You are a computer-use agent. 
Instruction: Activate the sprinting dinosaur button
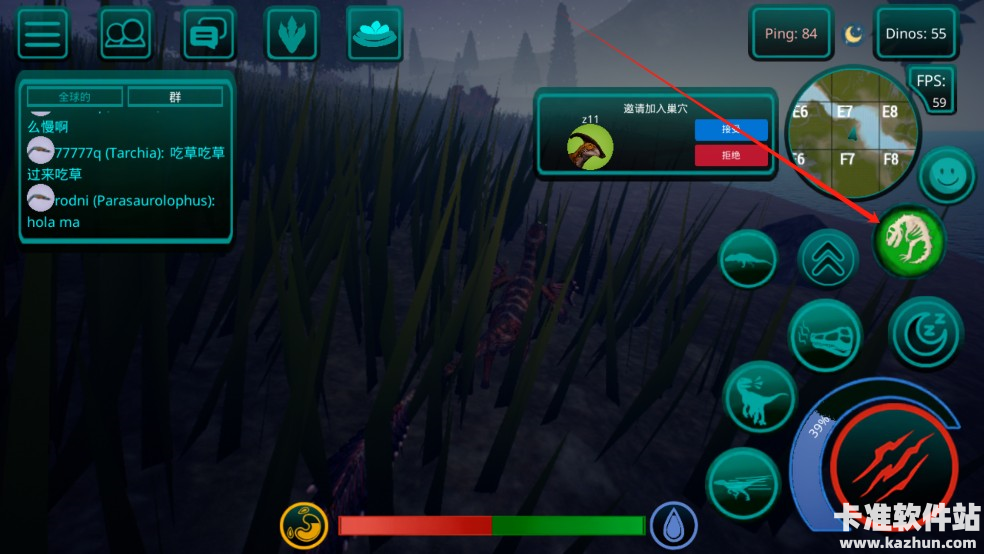744,484
